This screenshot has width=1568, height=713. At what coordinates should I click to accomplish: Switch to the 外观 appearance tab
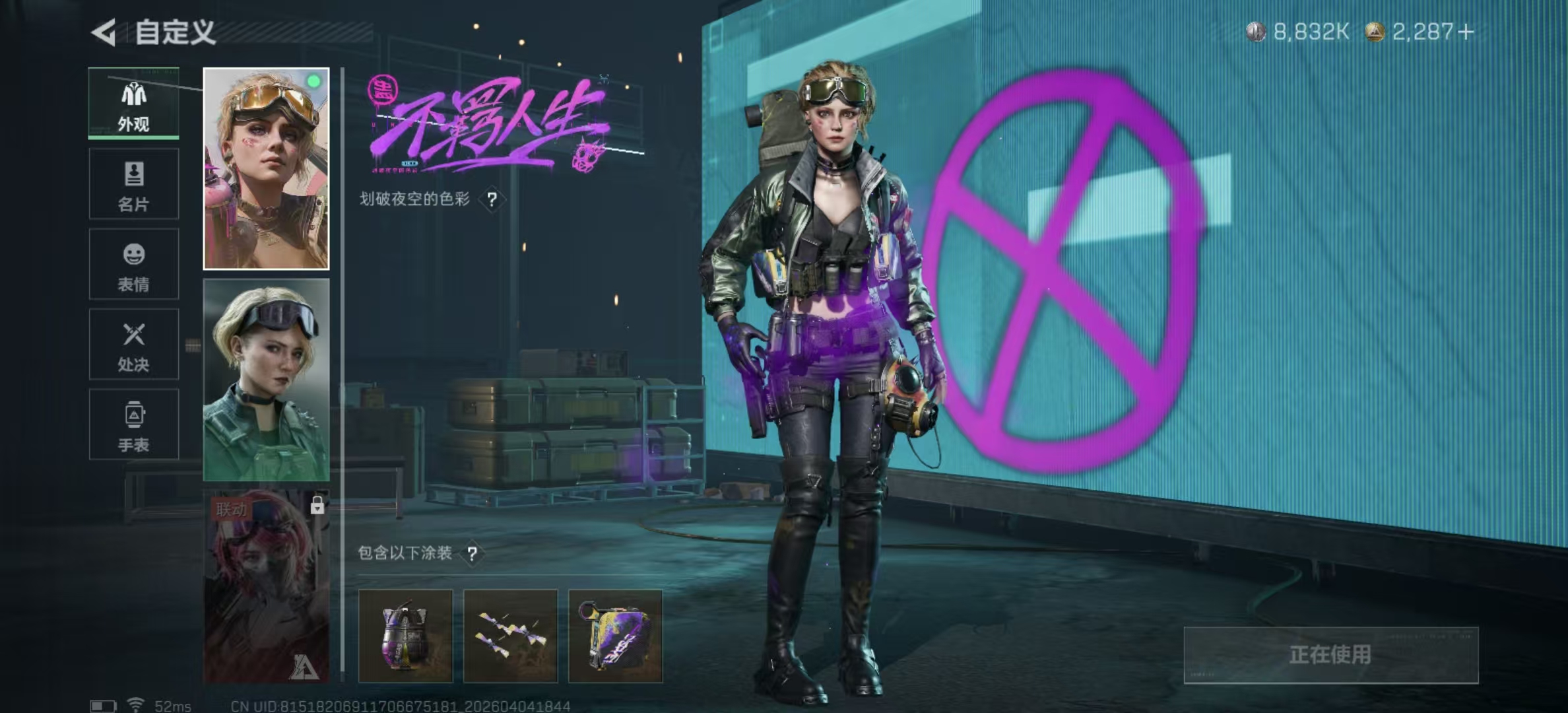tap(134, 104)
